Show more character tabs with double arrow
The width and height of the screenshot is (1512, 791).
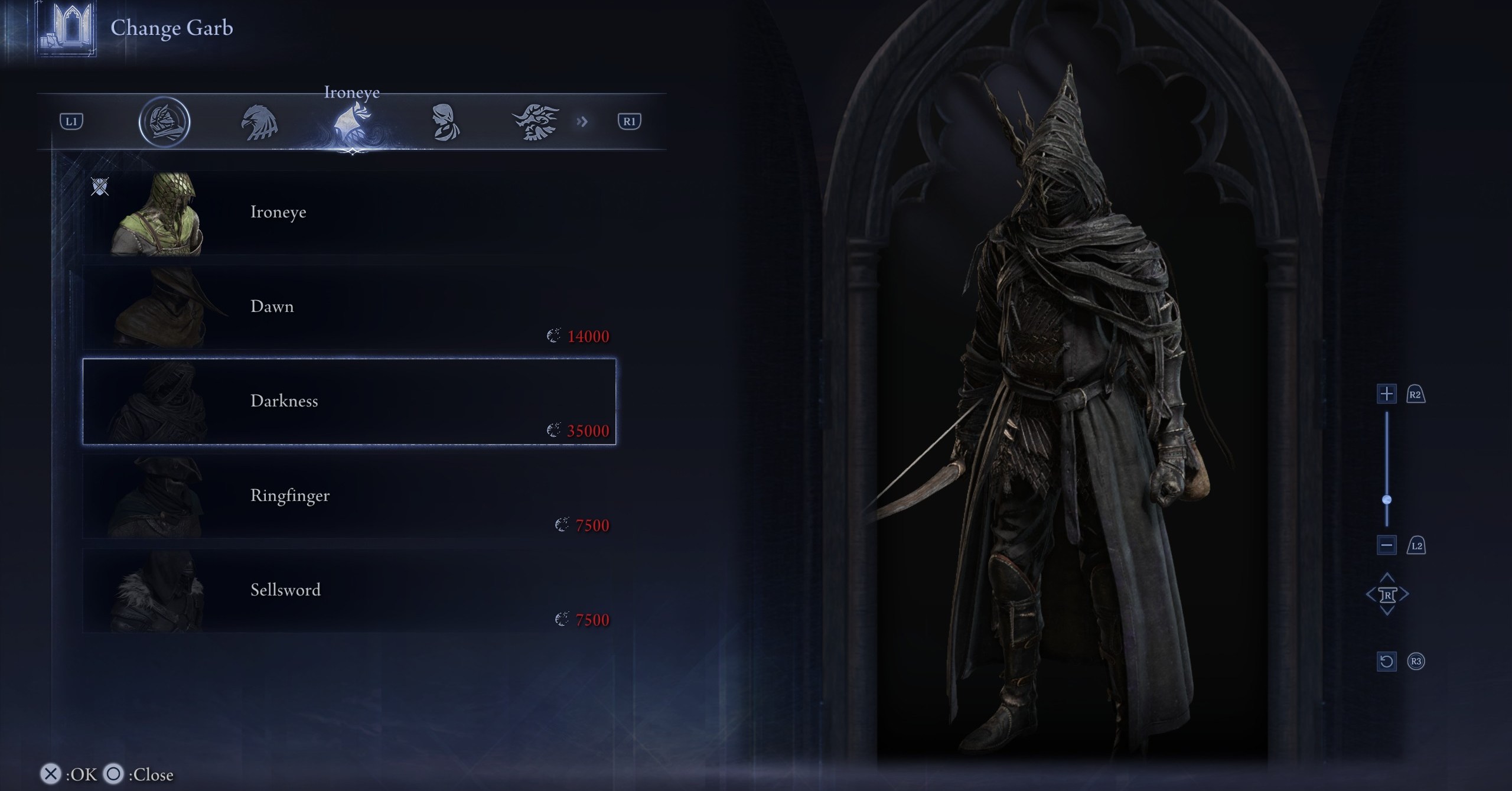[x=582, y=122]
